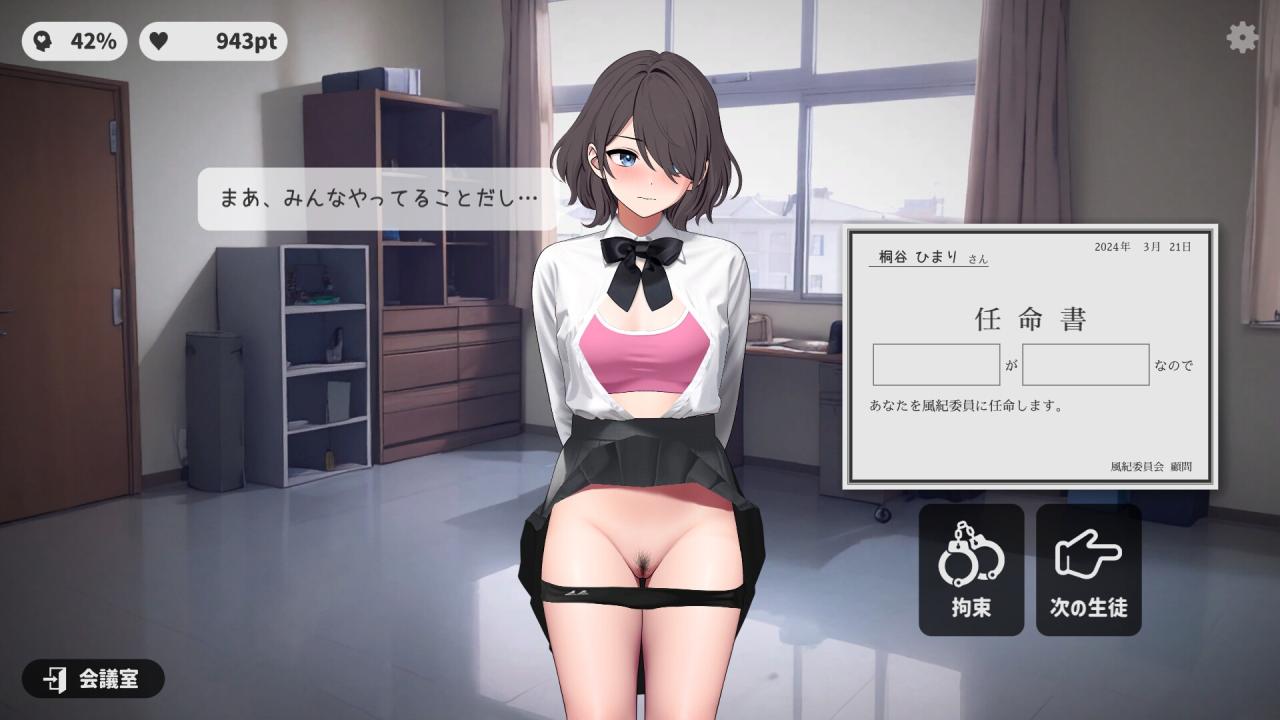This screenshot has height=720, width=1280.
Task: Click the date 2024年 3月 21日
Action: (x=1140, y=246)
